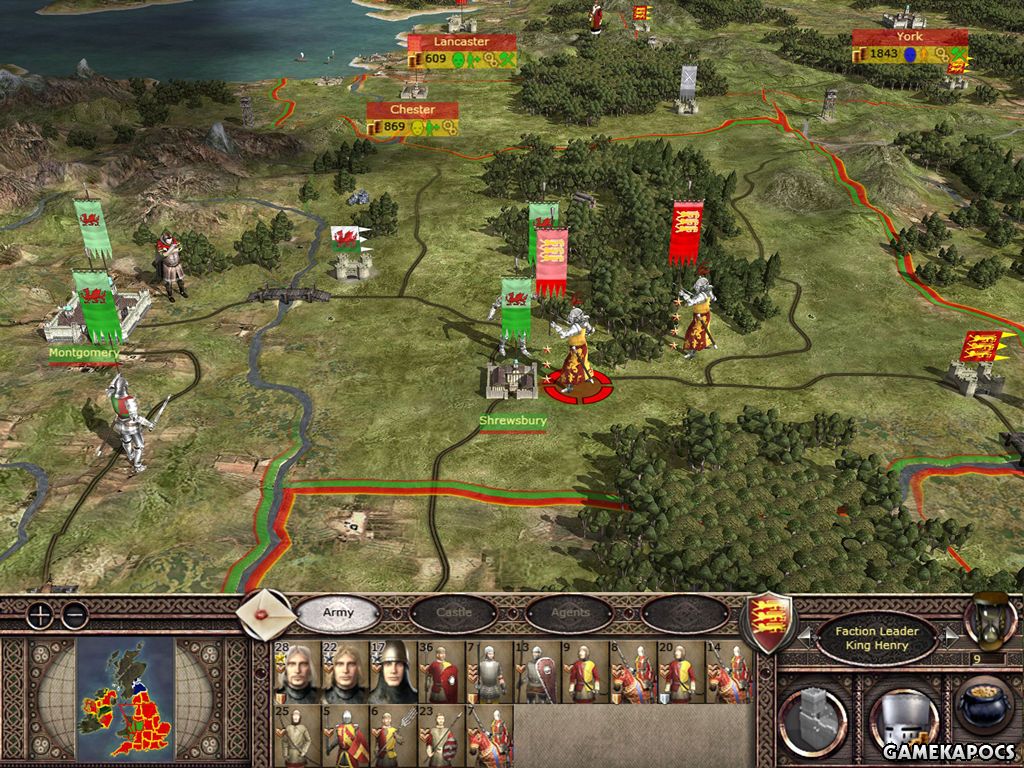Open the faction shield overview
The width and height of the screenshot is (1024, 768).
(772, 621)
